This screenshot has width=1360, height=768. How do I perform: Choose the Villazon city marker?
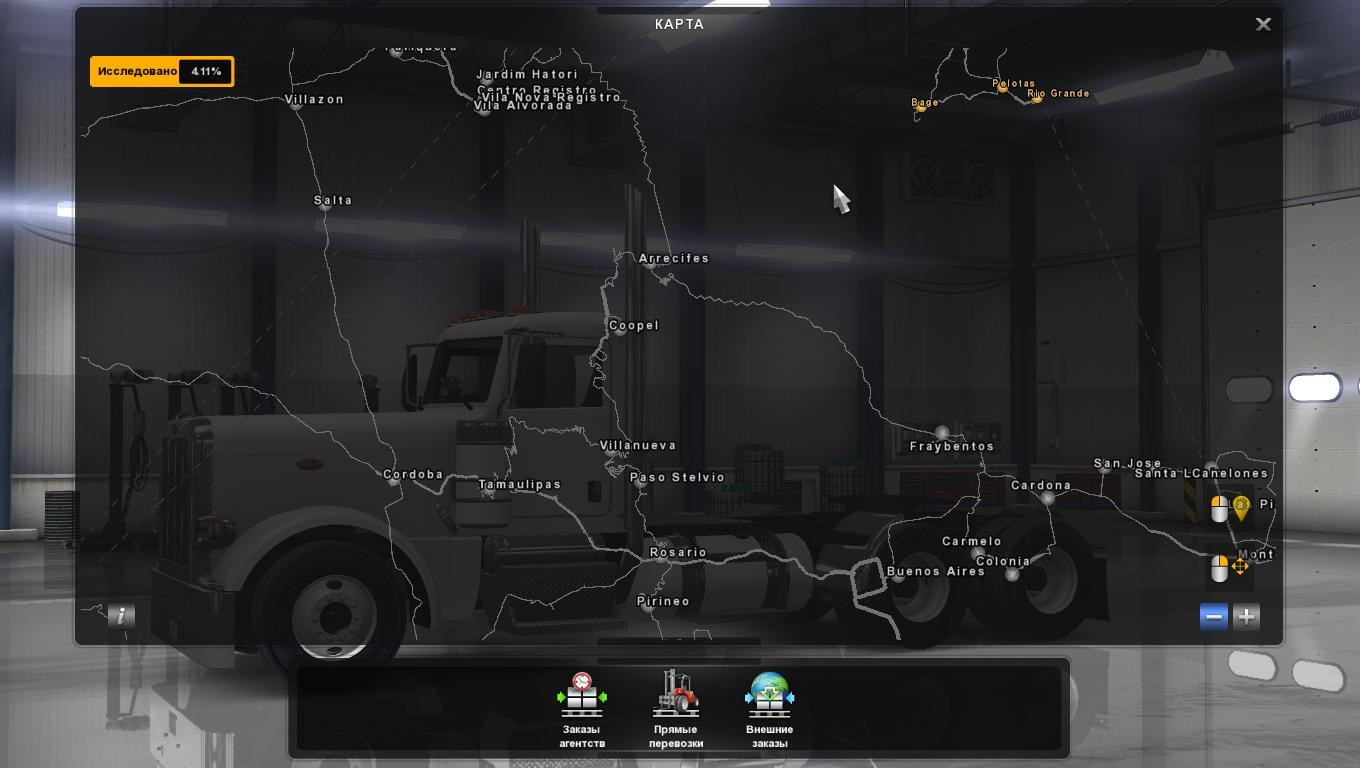(x=296, y=104)
